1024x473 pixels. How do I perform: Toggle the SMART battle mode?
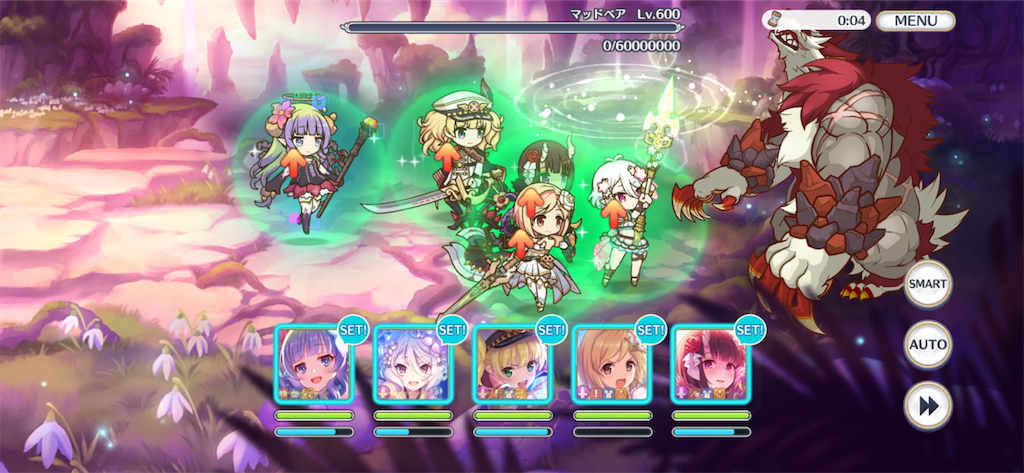tap(927, 284)
